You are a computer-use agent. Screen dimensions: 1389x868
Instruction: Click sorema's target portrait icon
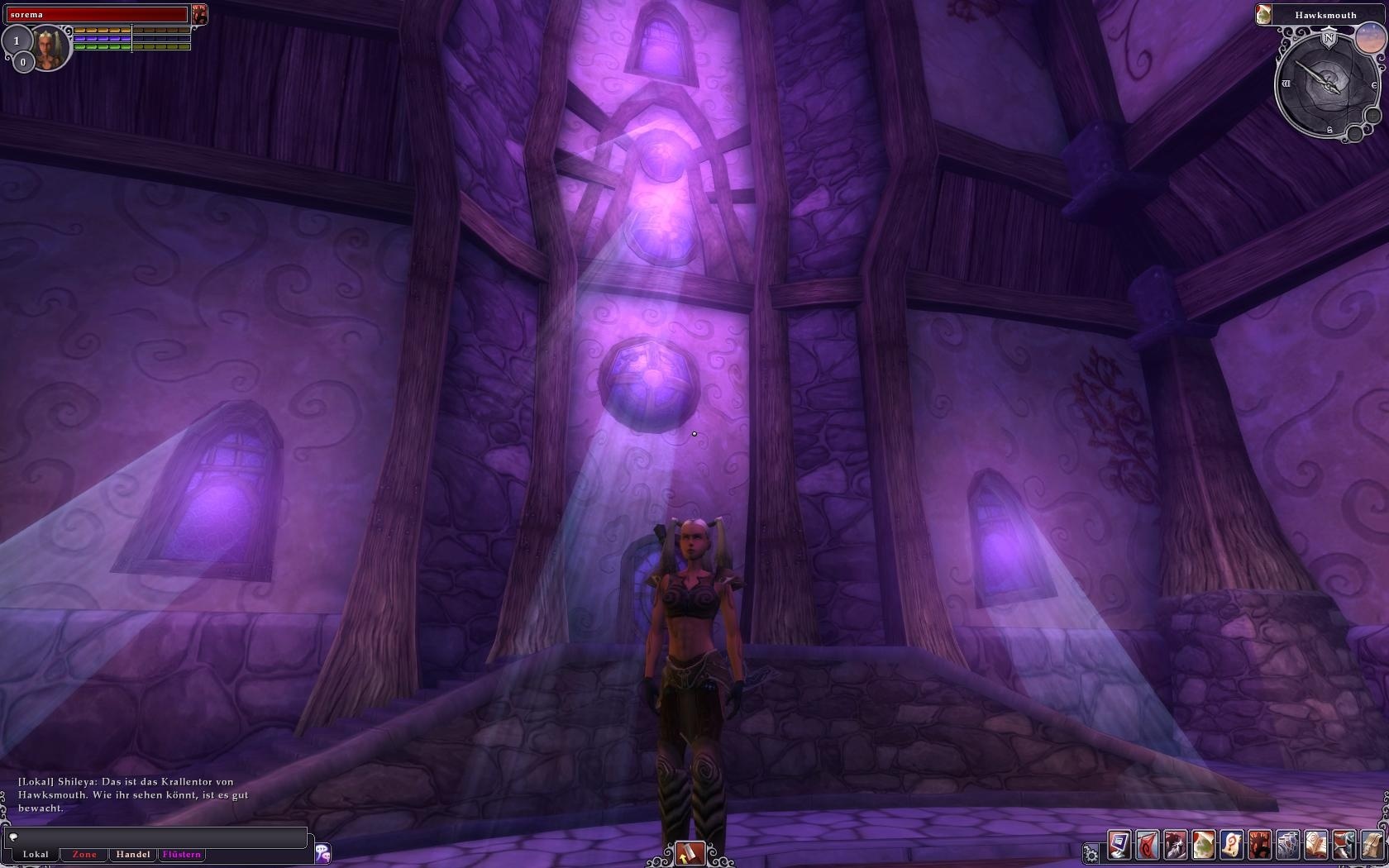coord(199,14)
